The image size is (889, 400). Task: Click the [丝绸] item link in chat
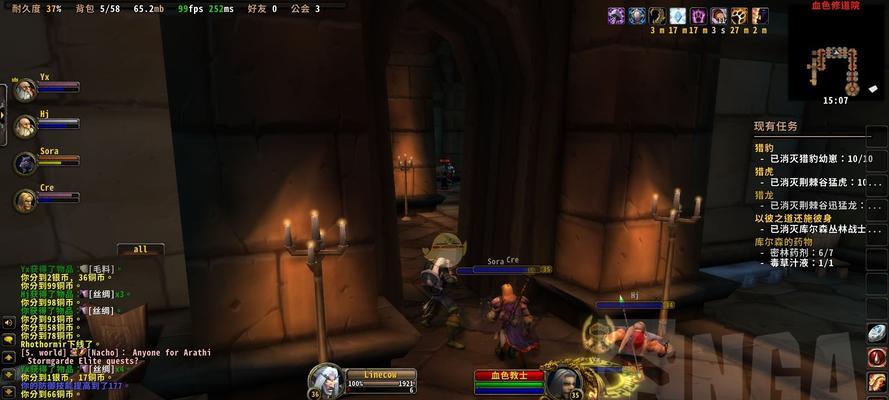pyautogui.click(x=101, y=294)
